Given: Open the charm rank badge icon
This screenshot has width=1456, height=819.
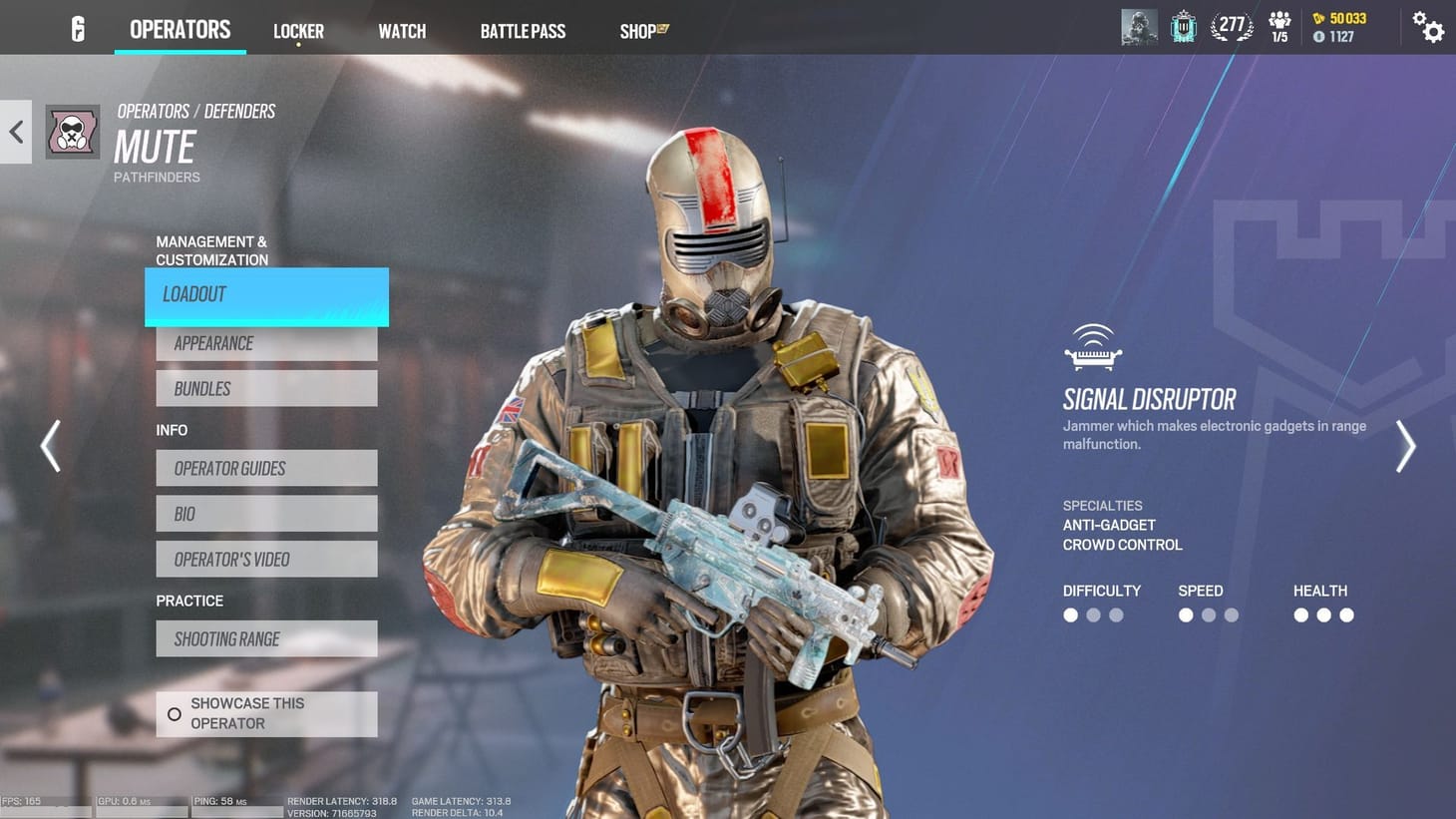Looking at the screenshot, I should point(1183,27).
